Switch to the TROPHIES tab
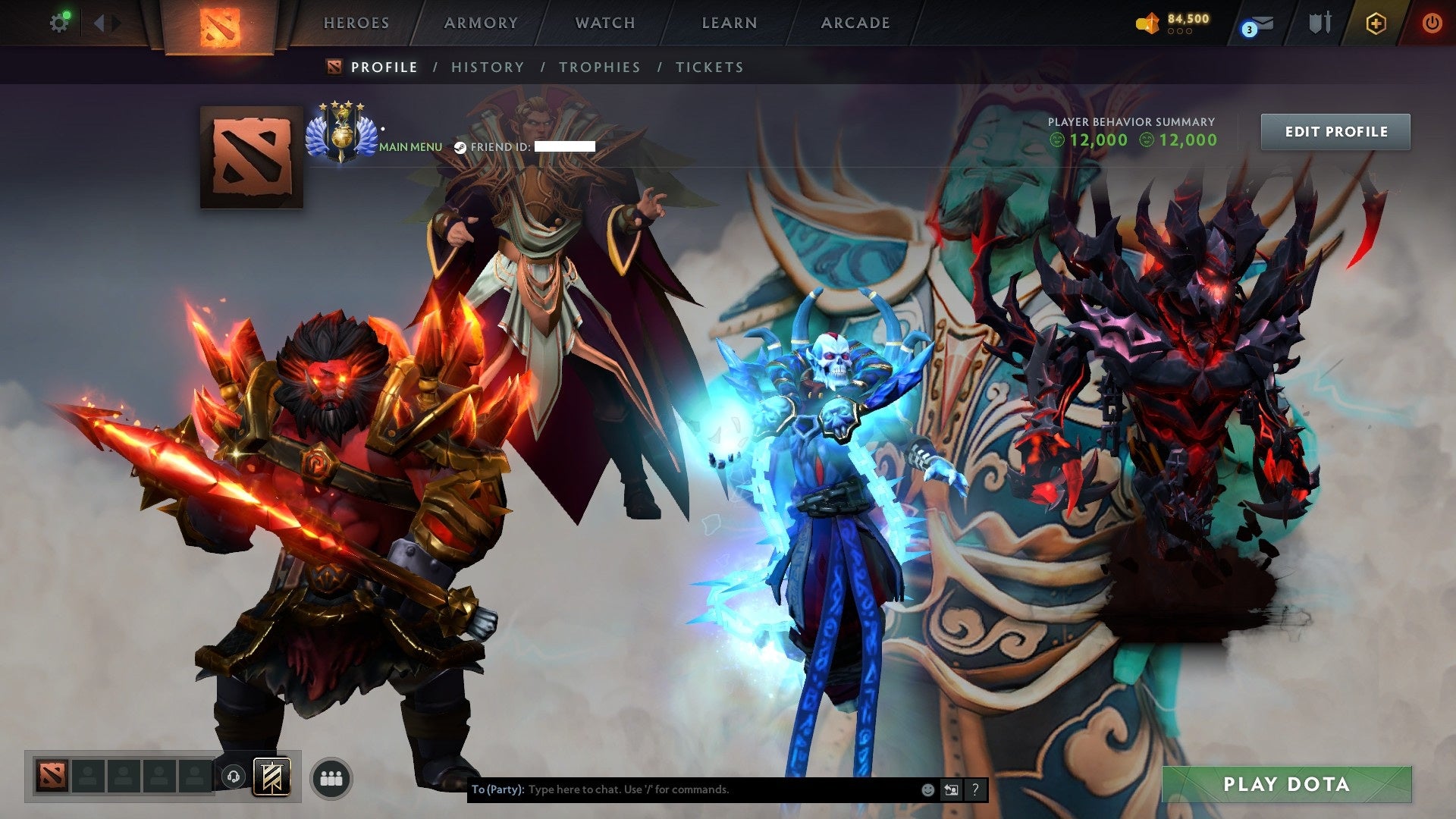 coord(599,67)
